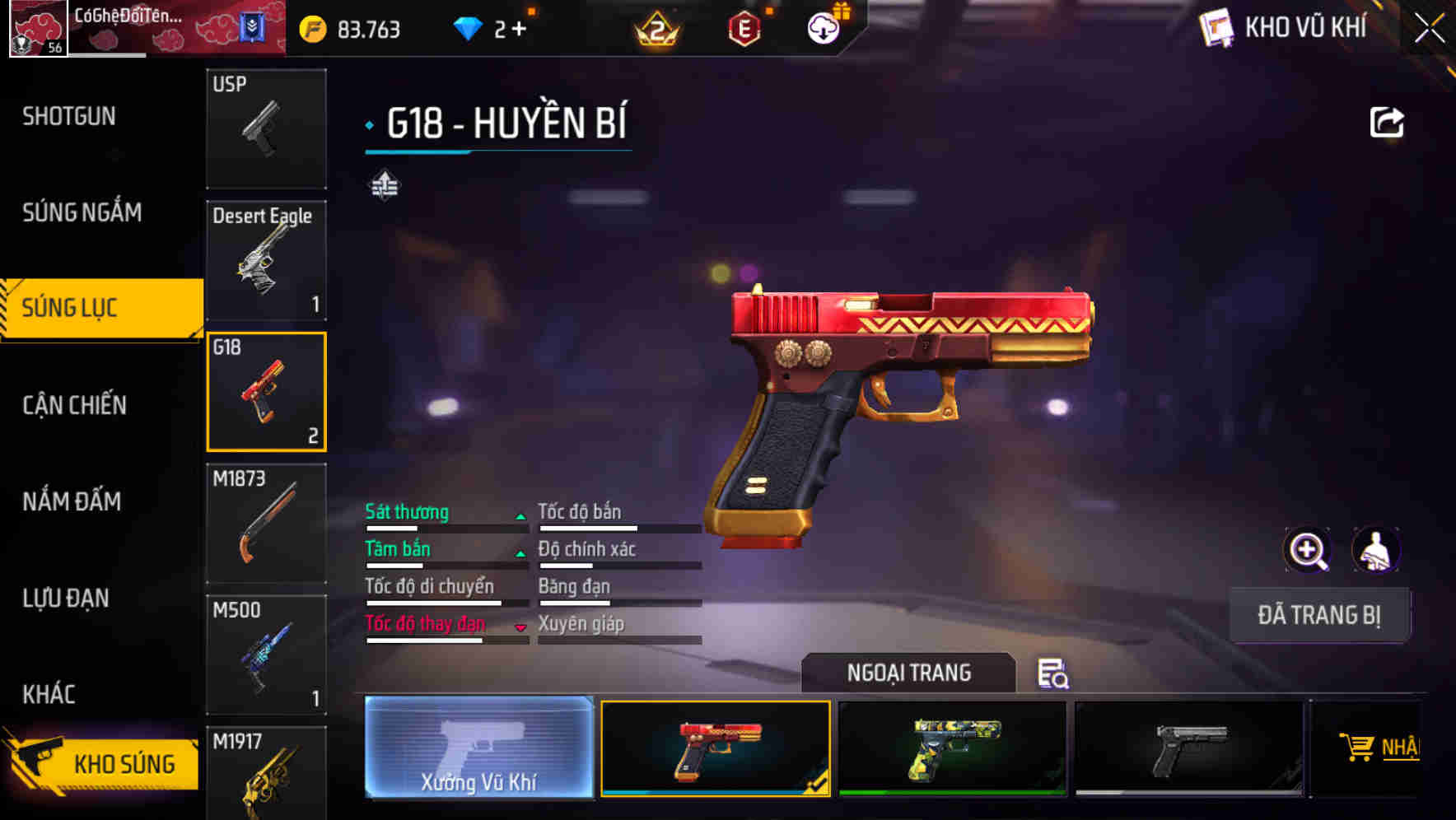
Task: Select the Desert Eagle weapon thumbnail
Action: [x=266, y=259]
